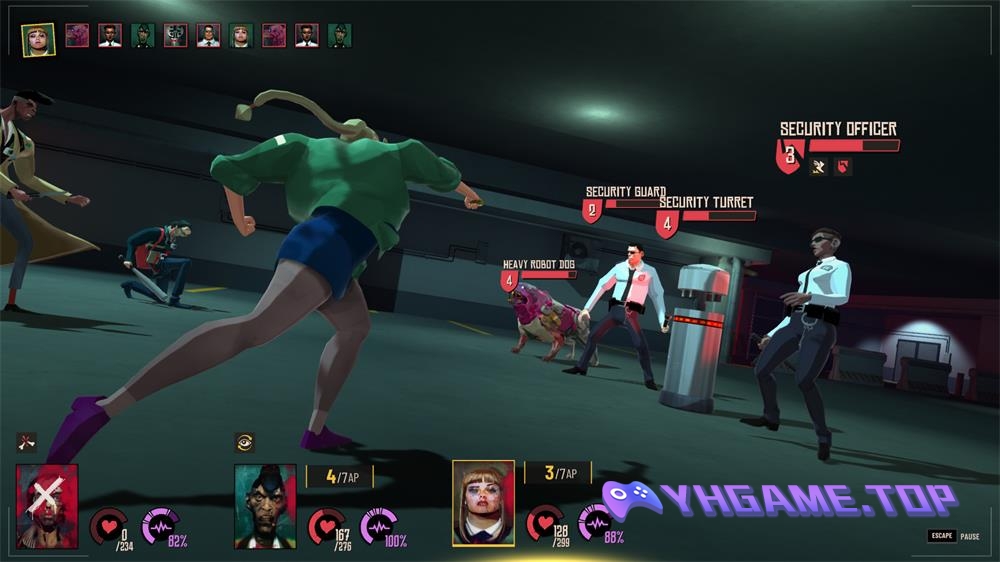Select the knocked-out character portrait with white X
Viewport: 1000px width, 562px height.
coord(47,505)
